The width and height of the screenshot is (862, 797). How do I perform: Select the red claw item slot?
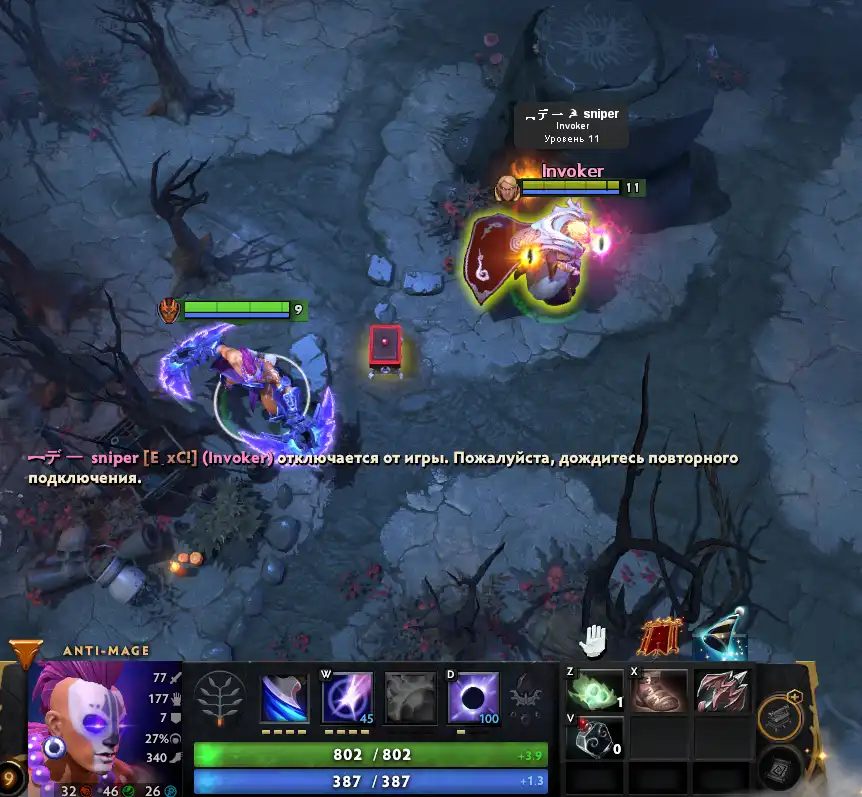click(x=722, y=691)
